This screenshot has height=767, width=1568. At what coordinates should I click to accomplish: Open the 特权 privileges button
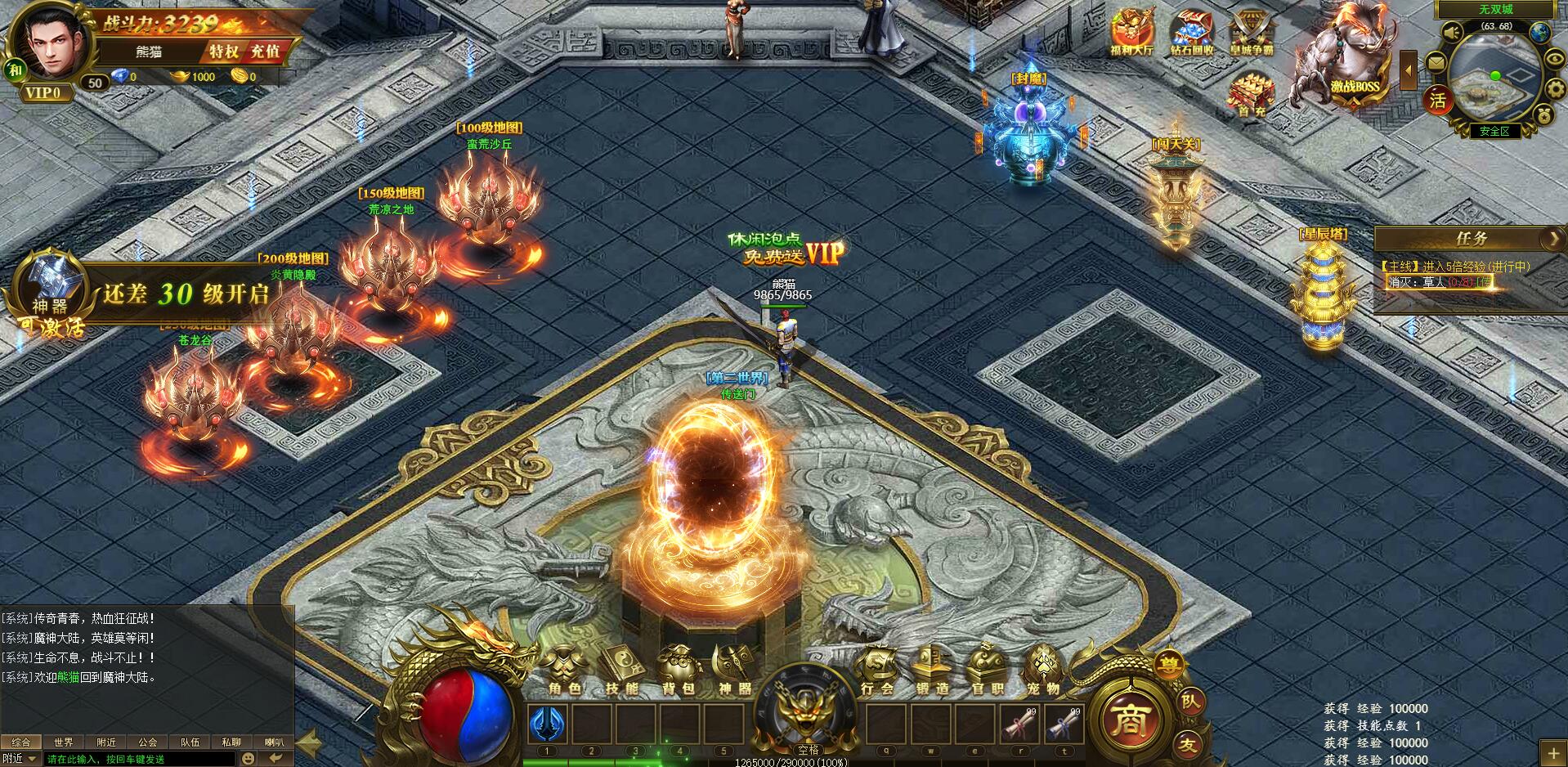click(x=223, y=52)
